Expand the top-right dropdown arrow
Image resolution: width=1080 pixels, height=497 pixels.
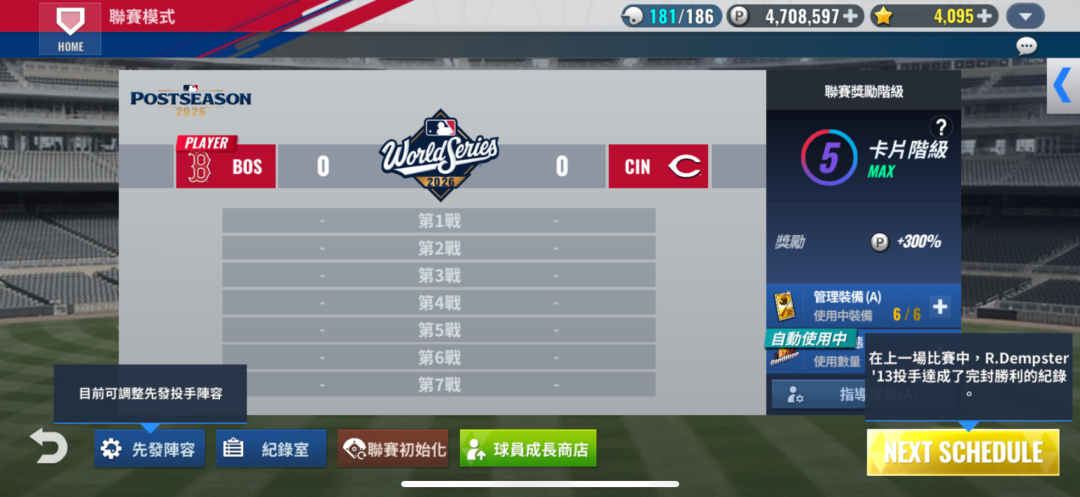1025,16
